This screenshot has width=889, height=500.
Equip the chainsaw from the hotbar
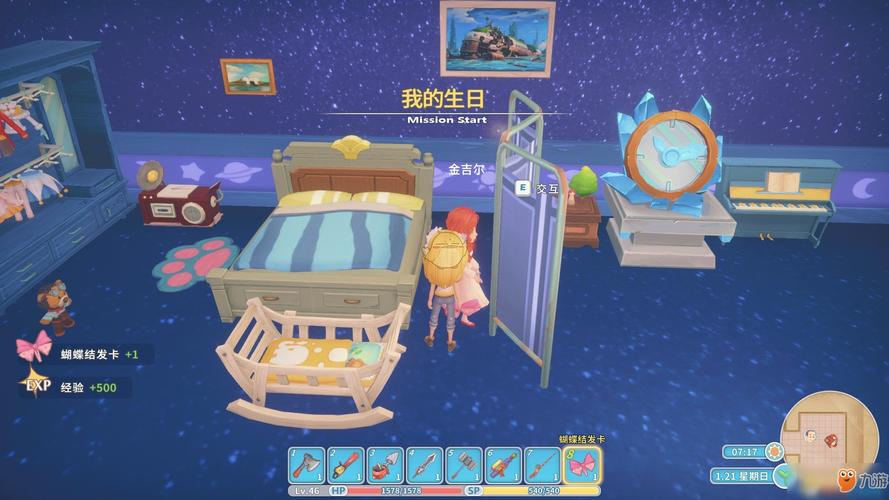pos(346,465)
